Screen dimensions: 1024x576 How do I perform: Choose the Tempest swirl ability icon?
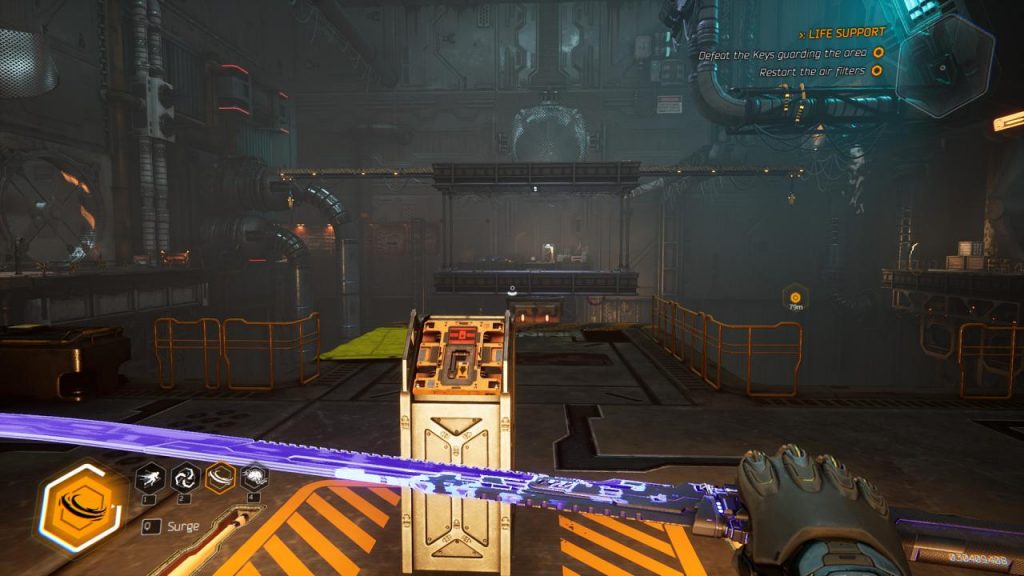coord(185,478)
